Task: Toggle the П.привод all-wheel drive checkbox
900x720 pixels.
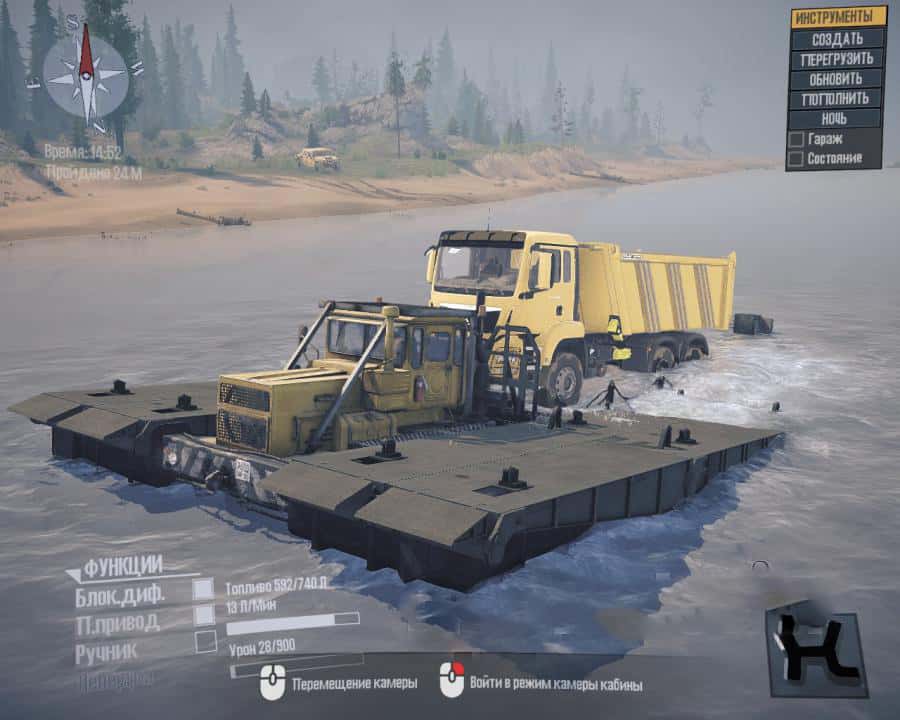Action: click(x=204, y=615)
